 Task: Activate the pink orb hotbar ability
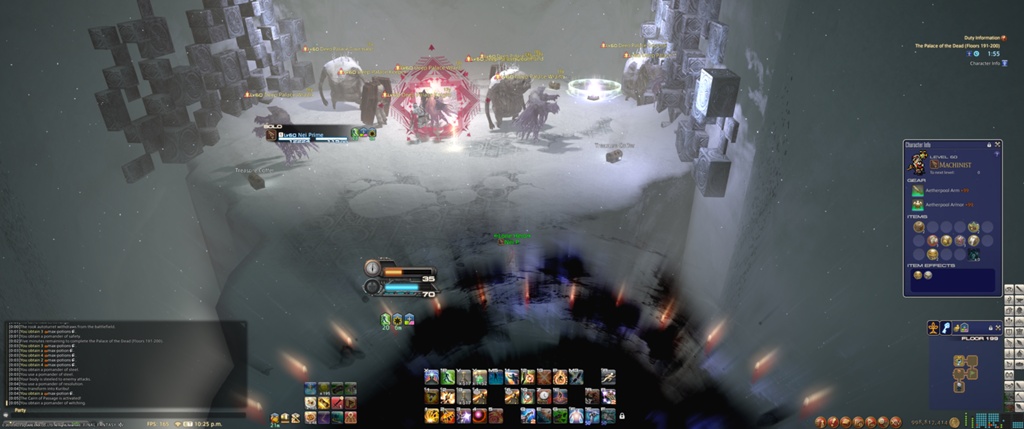(477, 415)
